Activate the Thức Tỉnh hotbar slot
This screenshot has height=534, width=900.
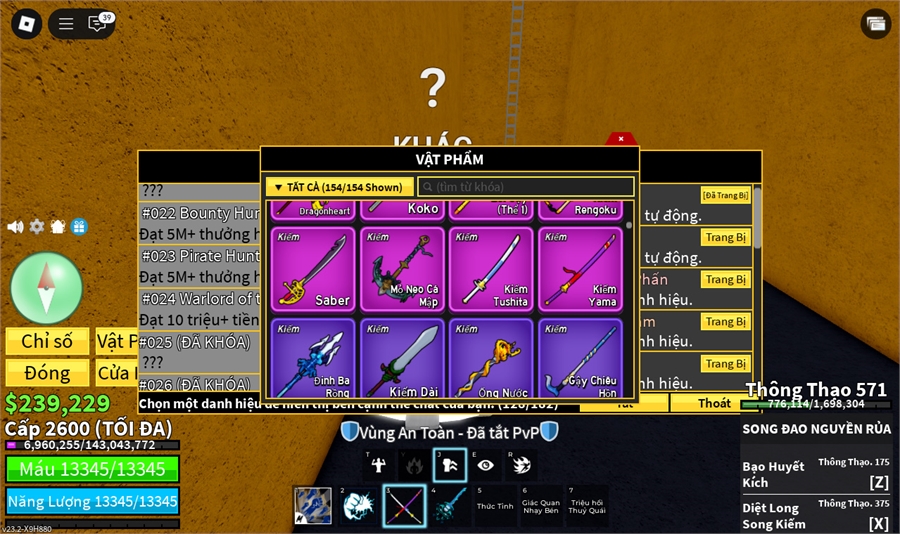coord(494,506)
